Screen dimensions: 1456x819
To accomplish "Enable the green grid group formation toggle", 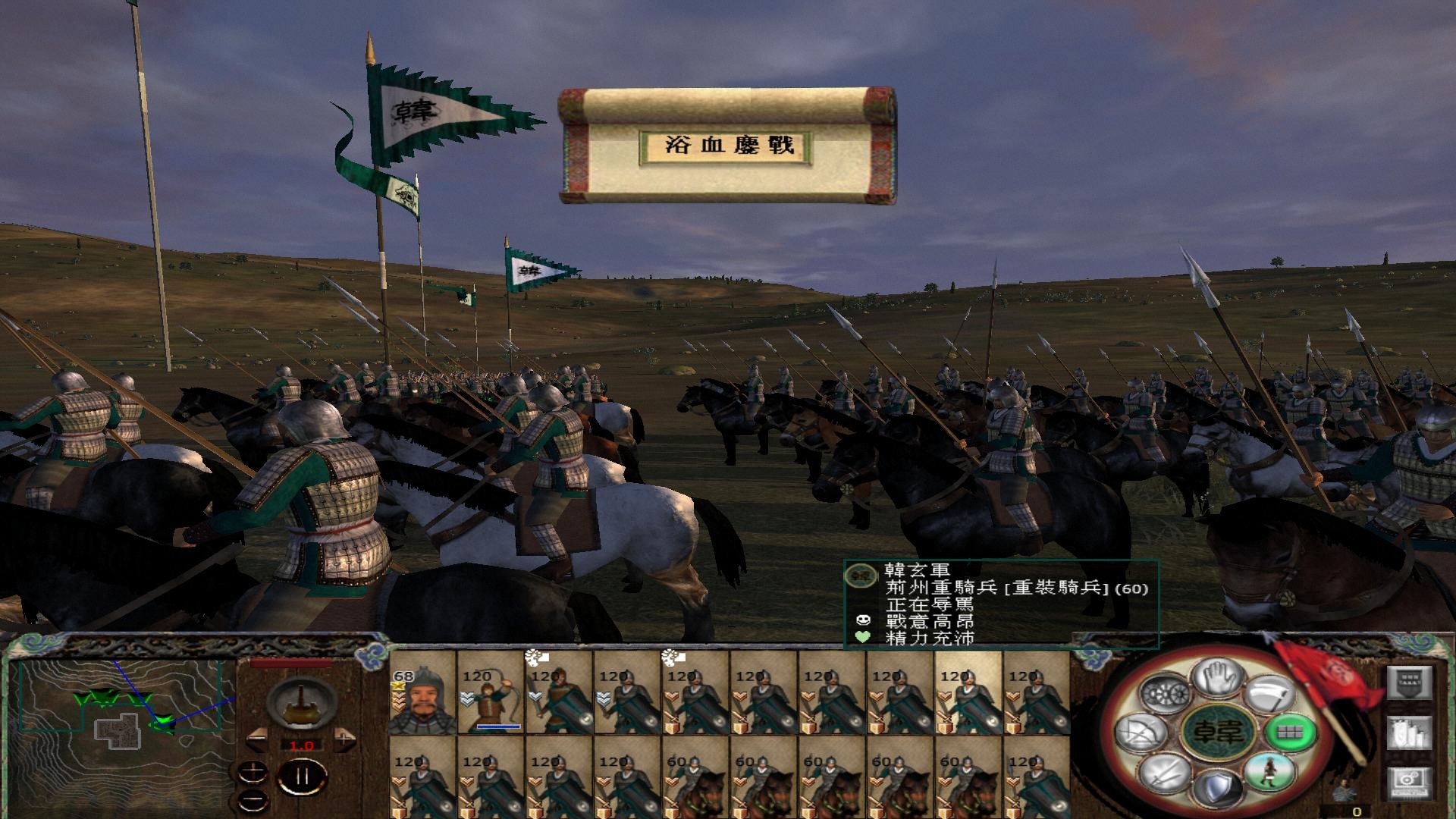I will (x=1289, y=733).
